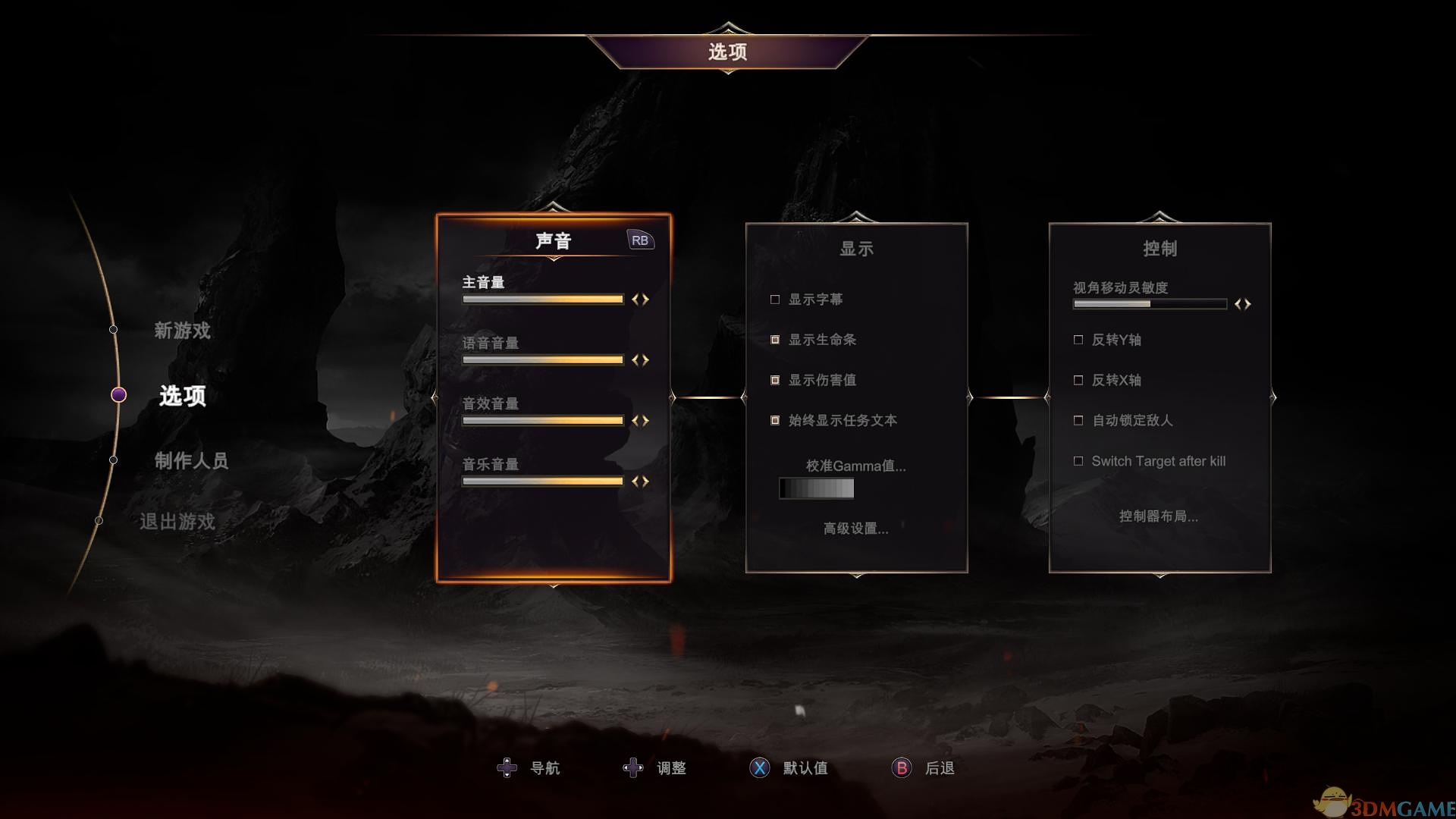Click the red B 后退 button icon

coord(901,768)
